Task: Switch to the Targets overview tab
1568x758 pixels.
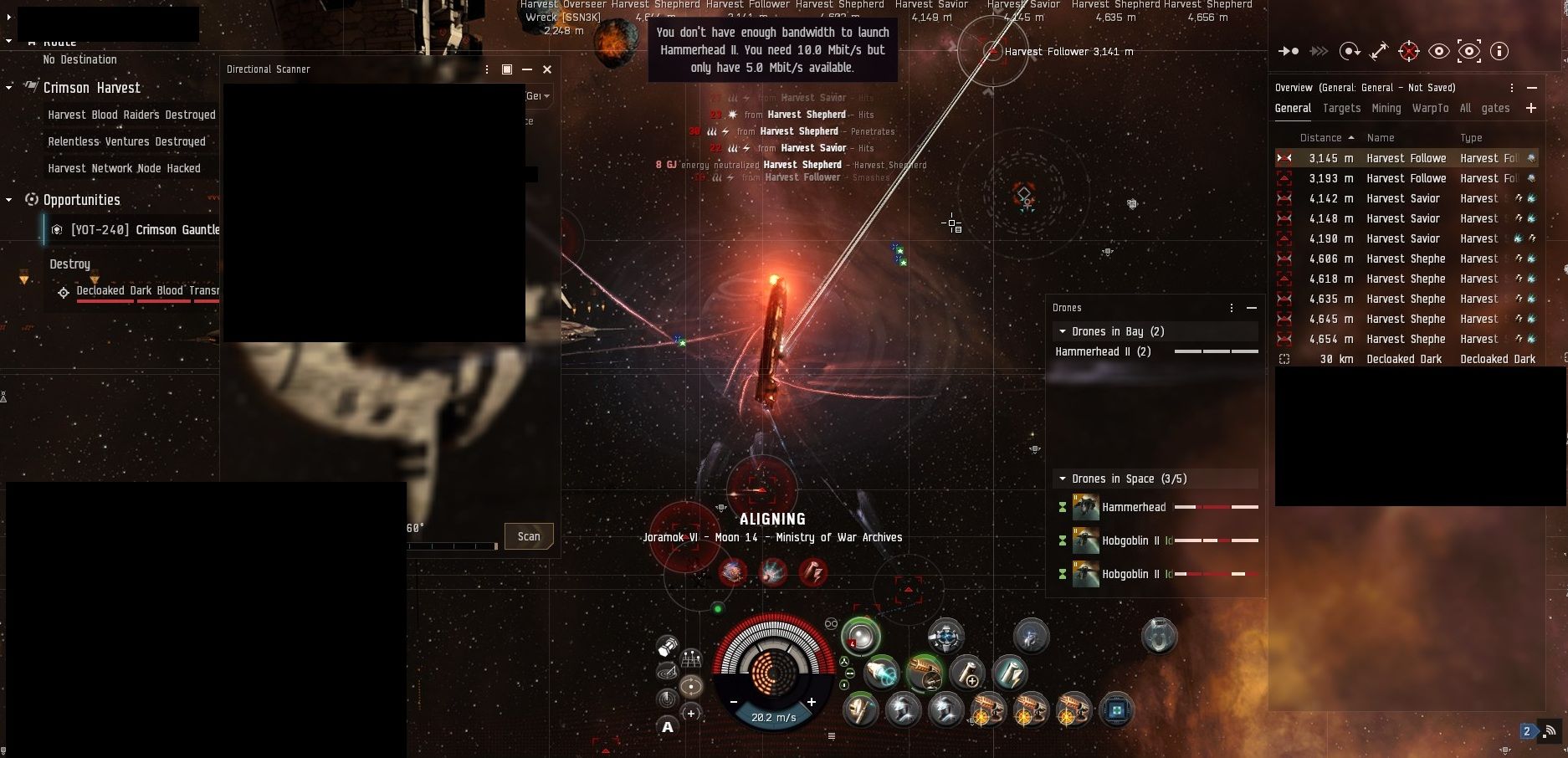Action: (1341, 108)
